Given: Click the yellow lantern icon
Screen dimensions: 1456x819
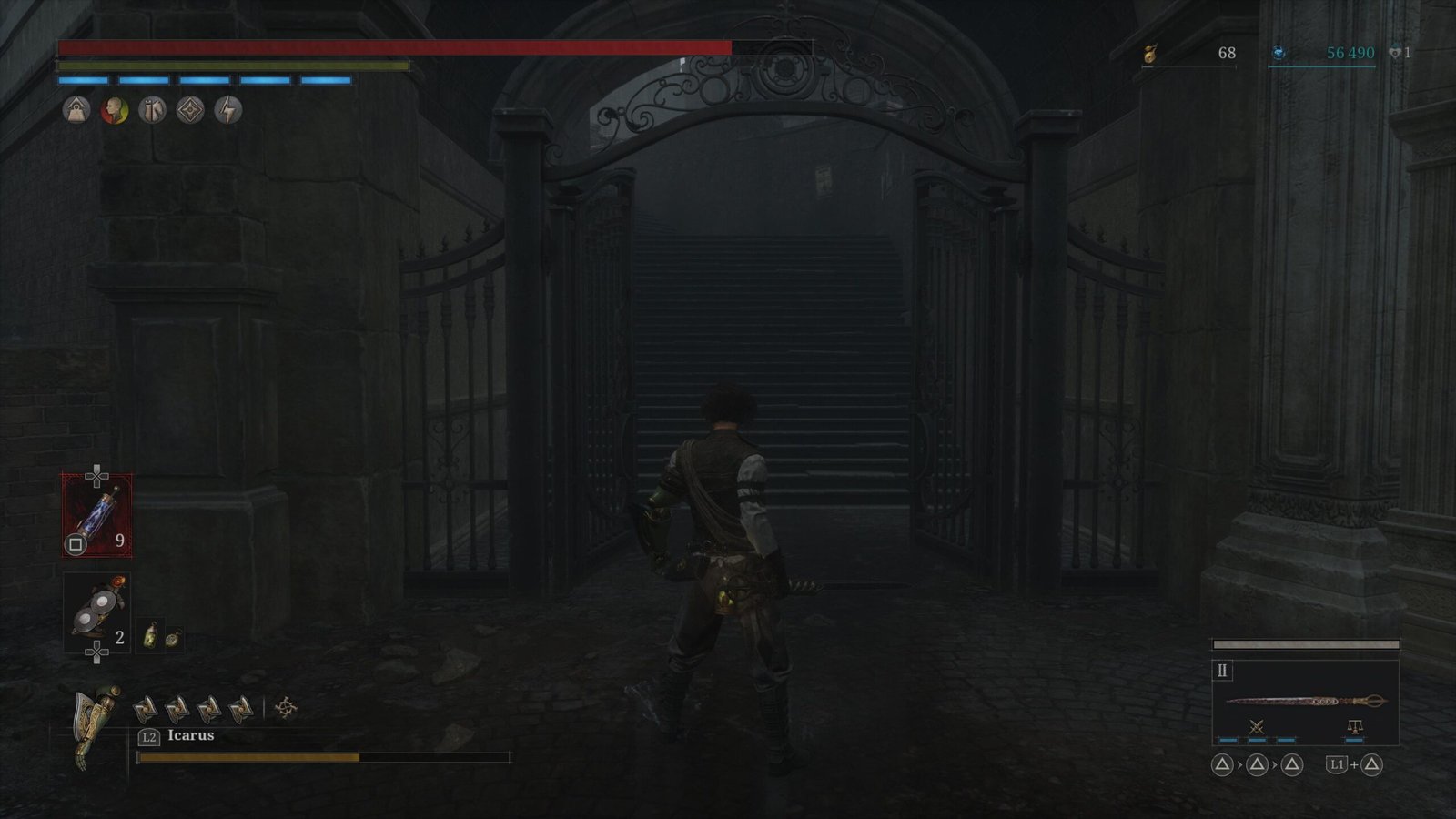Looking at the screenshot, I should click(x=152, y=634).
